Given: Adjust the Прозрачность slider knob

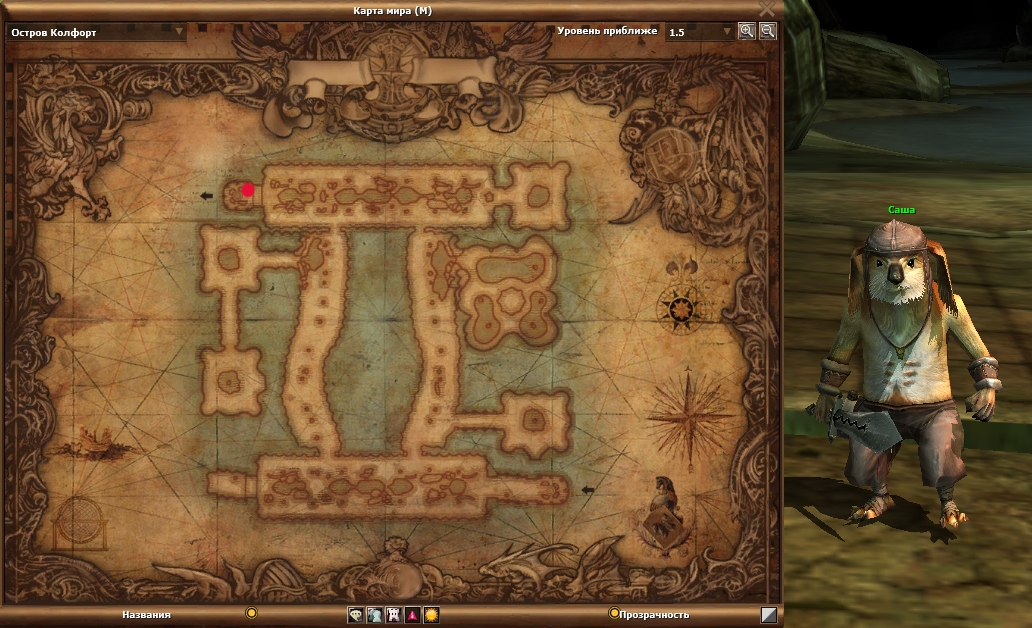Looking at the screenshot, I should [614, 613].
